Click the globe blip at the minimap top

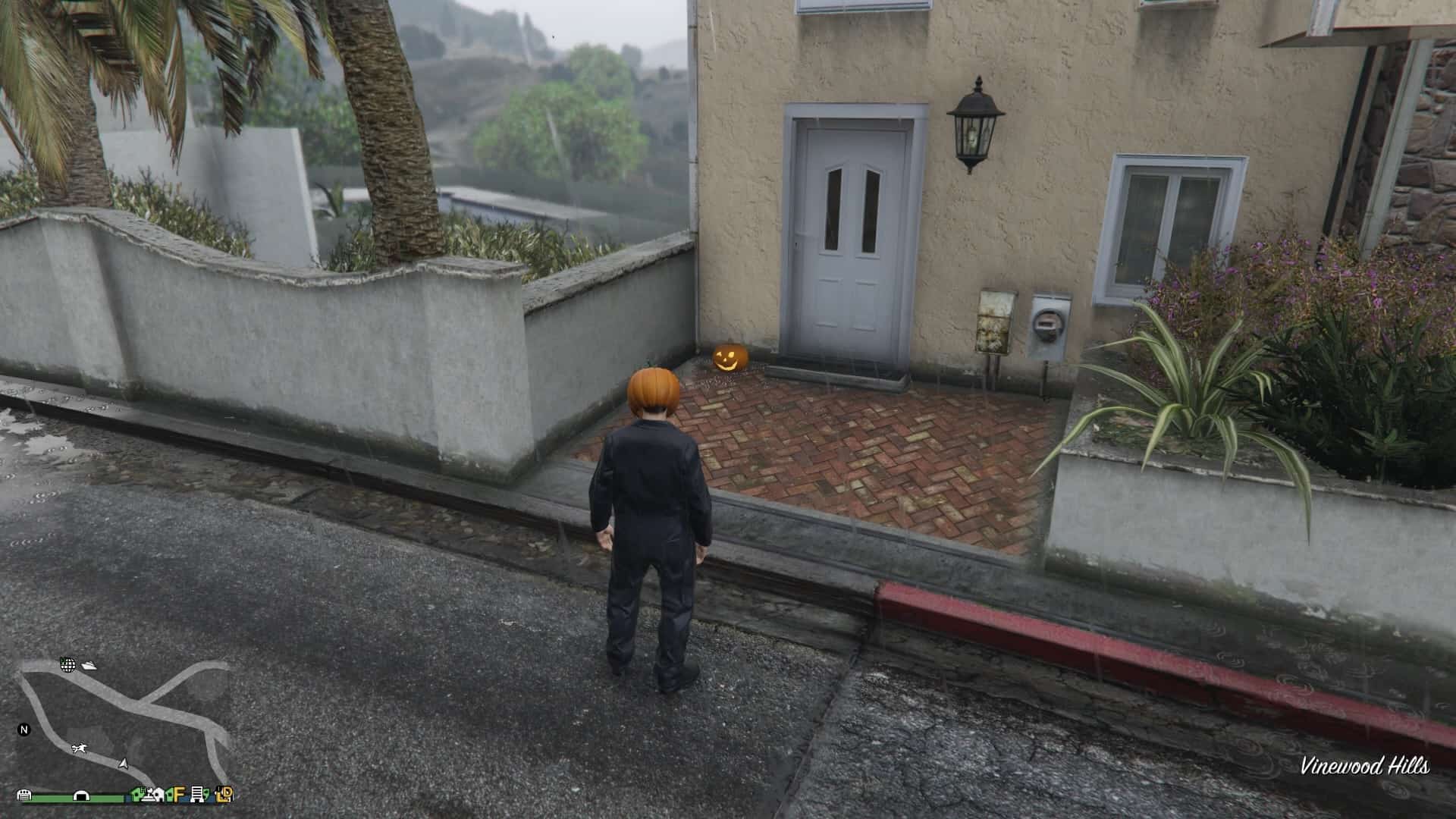[x=68, y=665]
